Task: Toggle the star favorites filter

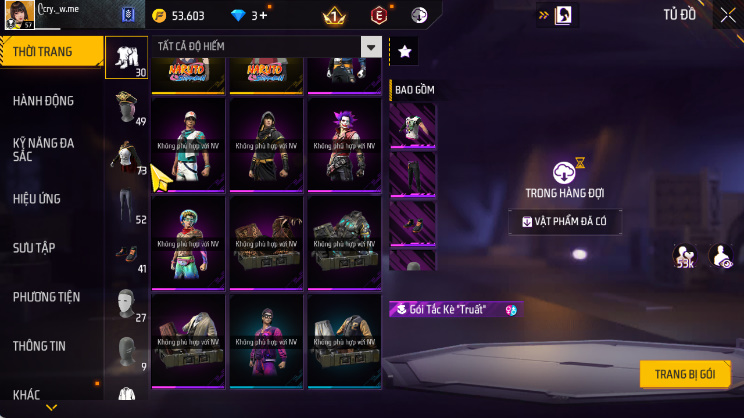Action: pyautogui.click(x=405, y=50)
